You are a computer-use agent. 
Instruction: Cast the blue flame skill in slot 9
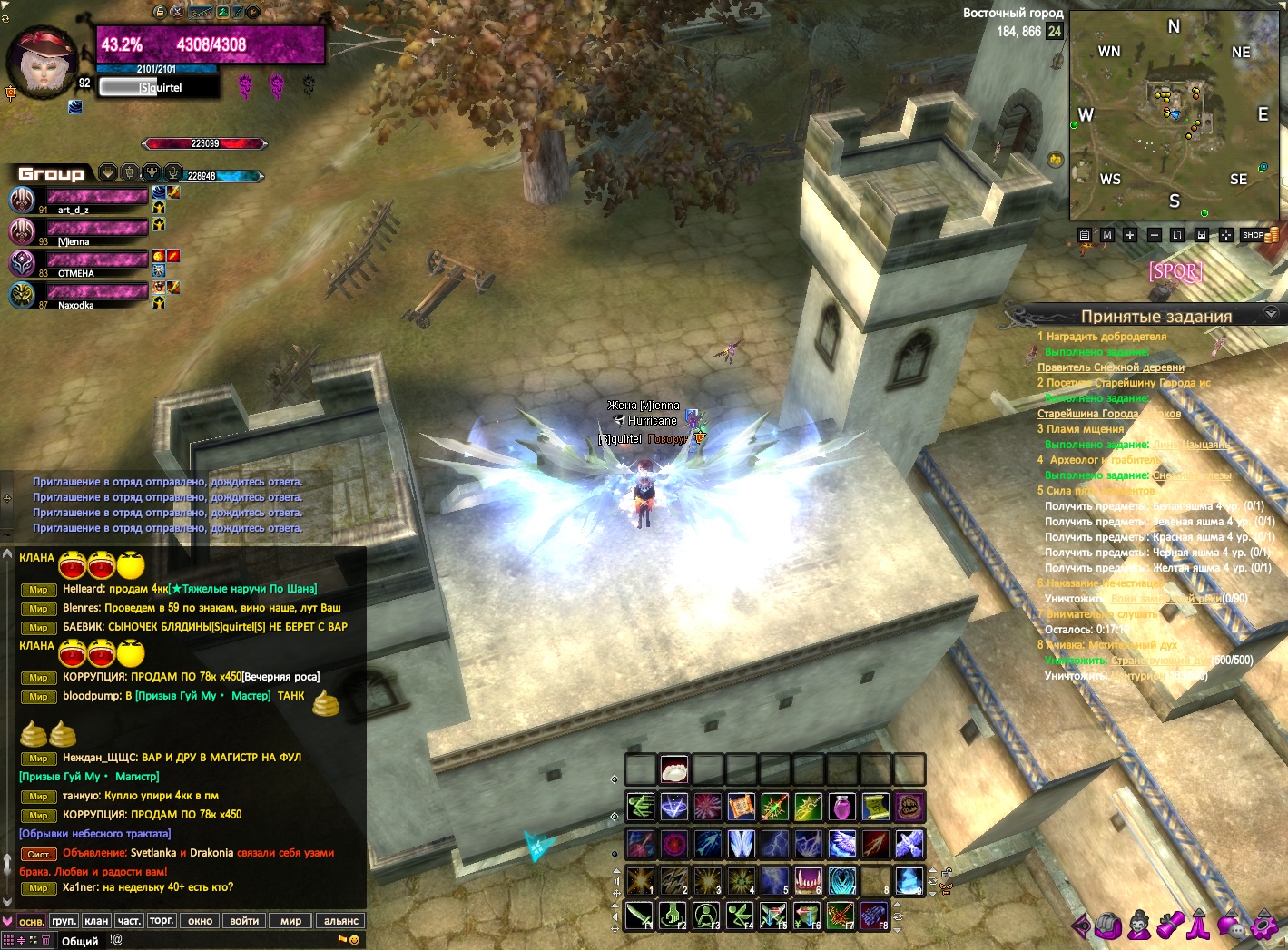[909, 879]
